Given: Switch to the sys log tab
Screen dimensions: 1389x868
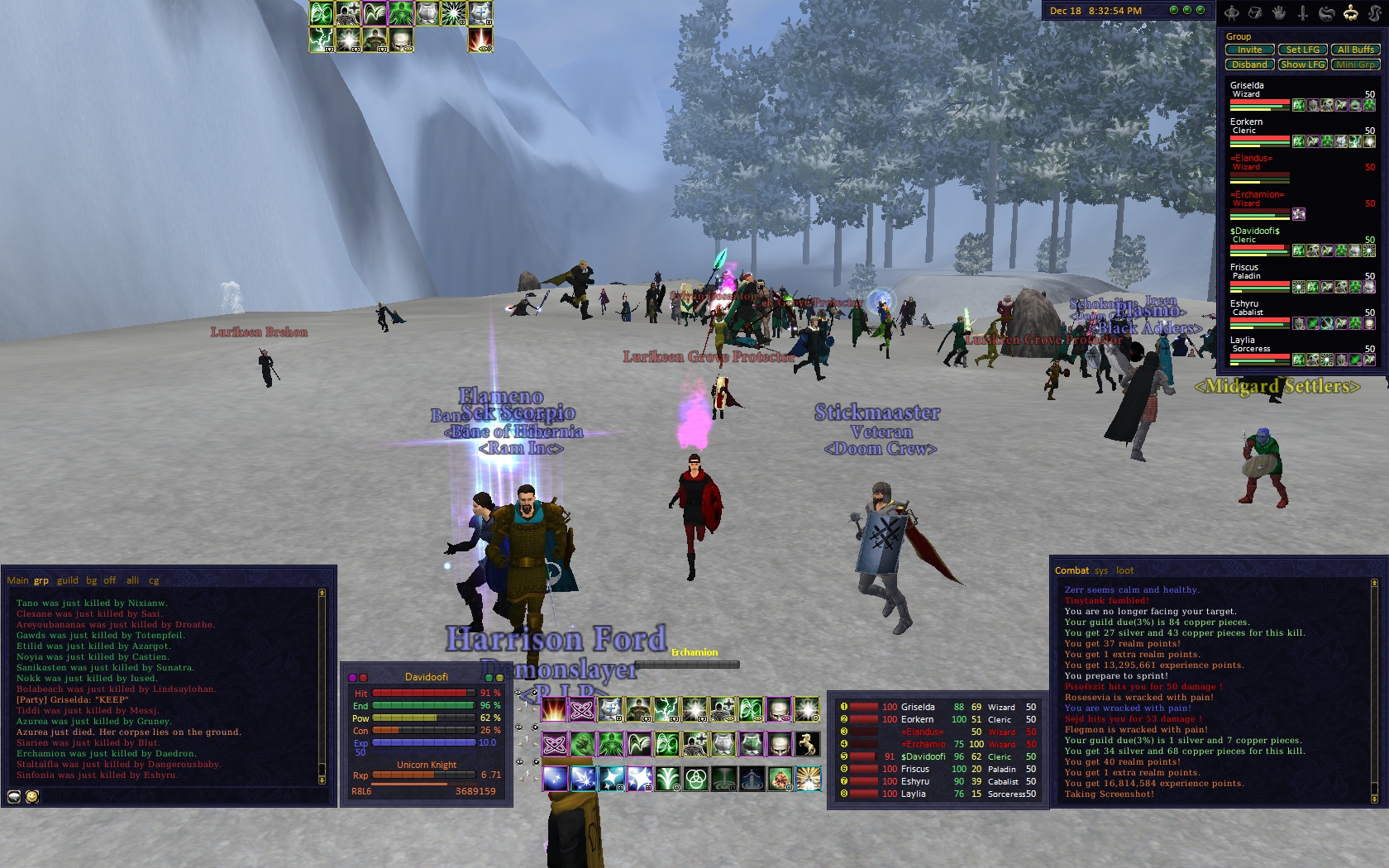Looking at the screenshot, I should coord(1101,570).
